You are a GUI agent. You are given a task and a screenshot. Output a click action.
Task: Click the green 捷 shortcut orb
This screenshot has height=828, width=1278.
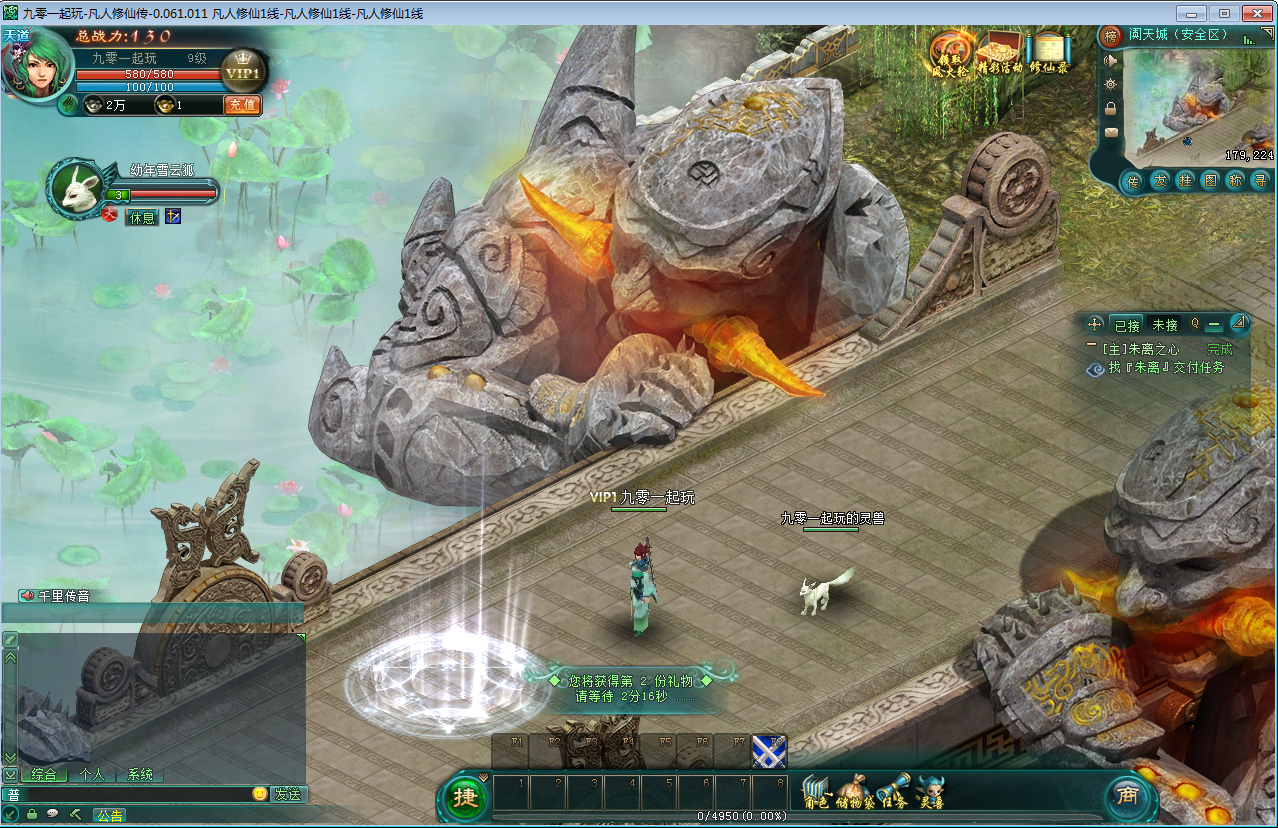click(x=465, y=797)
